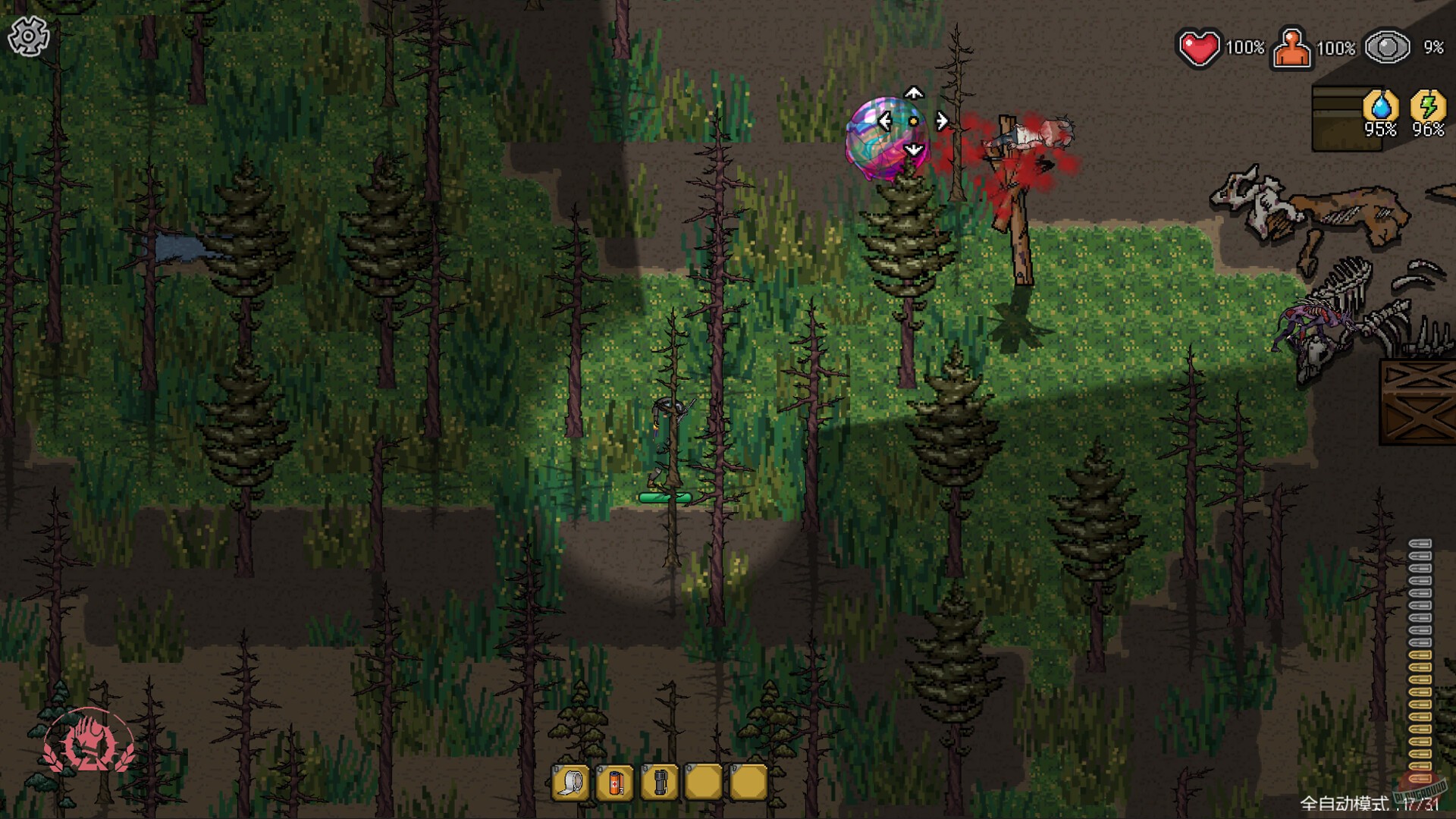Select the heart health icon showing 100%
Viewport: 1456px width, 819px height.
[x=1200, y=47]
